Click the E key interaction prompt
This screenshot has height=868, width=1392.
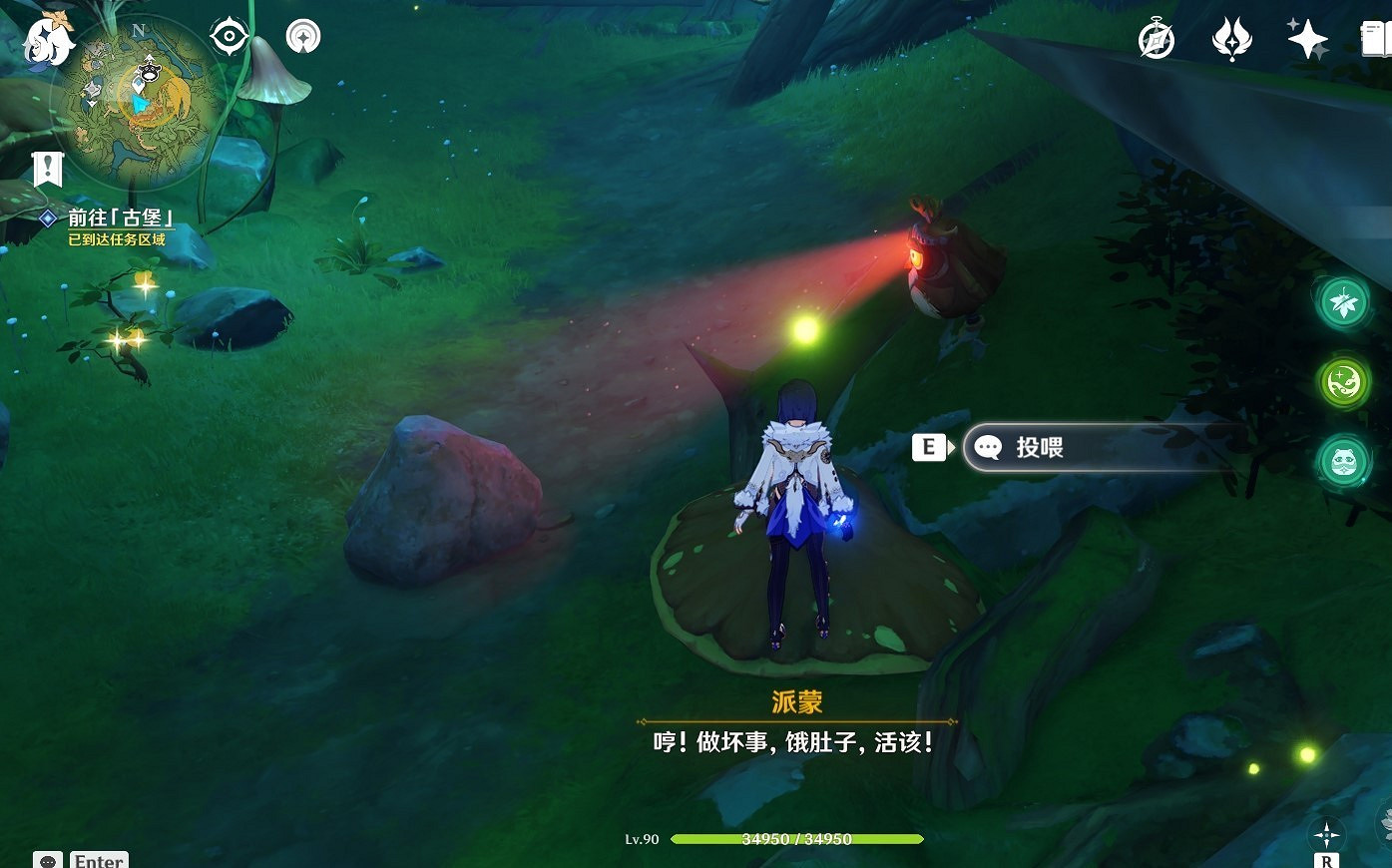tap(929, 447)
